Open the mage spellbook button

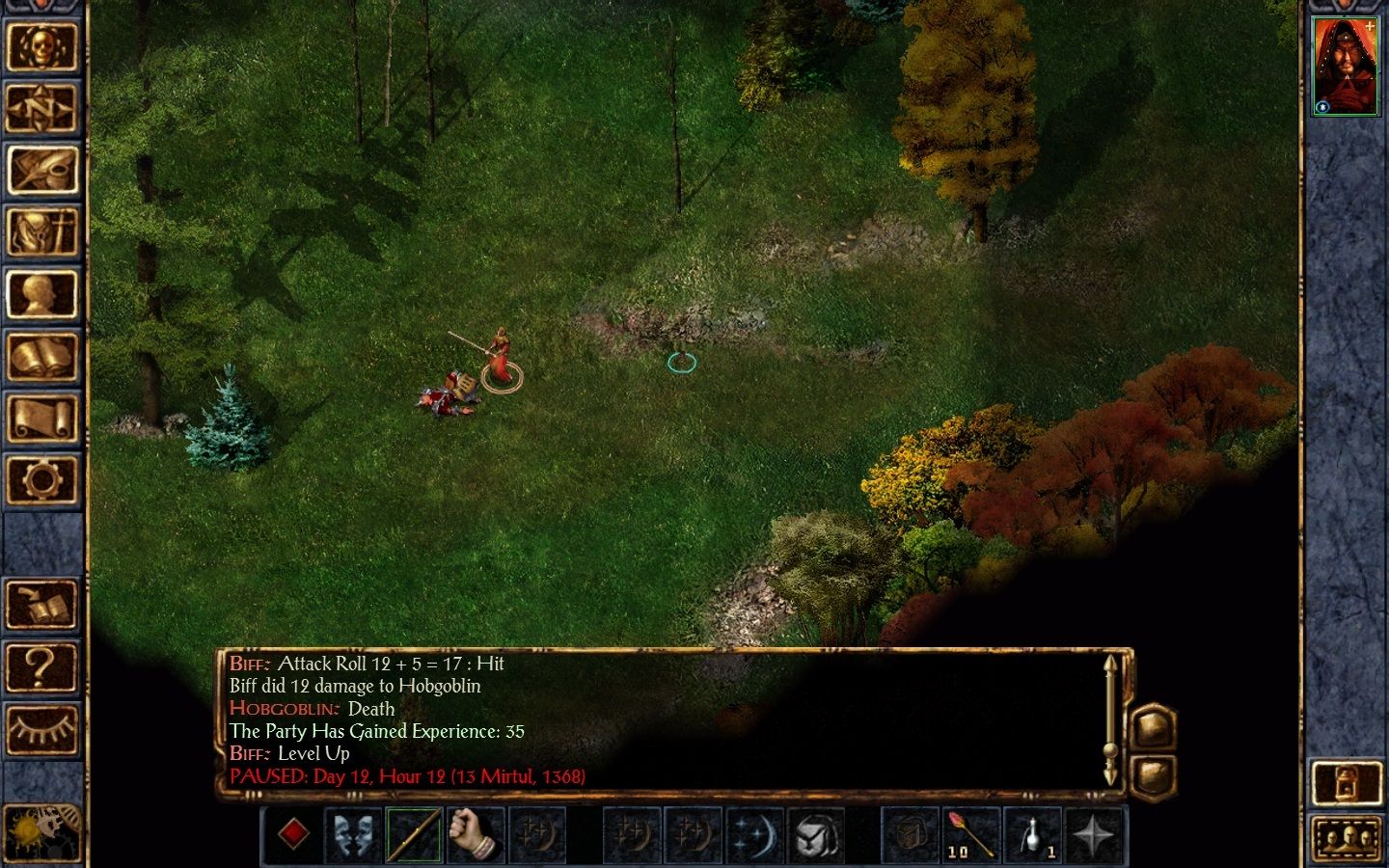(x=41, y=357)
